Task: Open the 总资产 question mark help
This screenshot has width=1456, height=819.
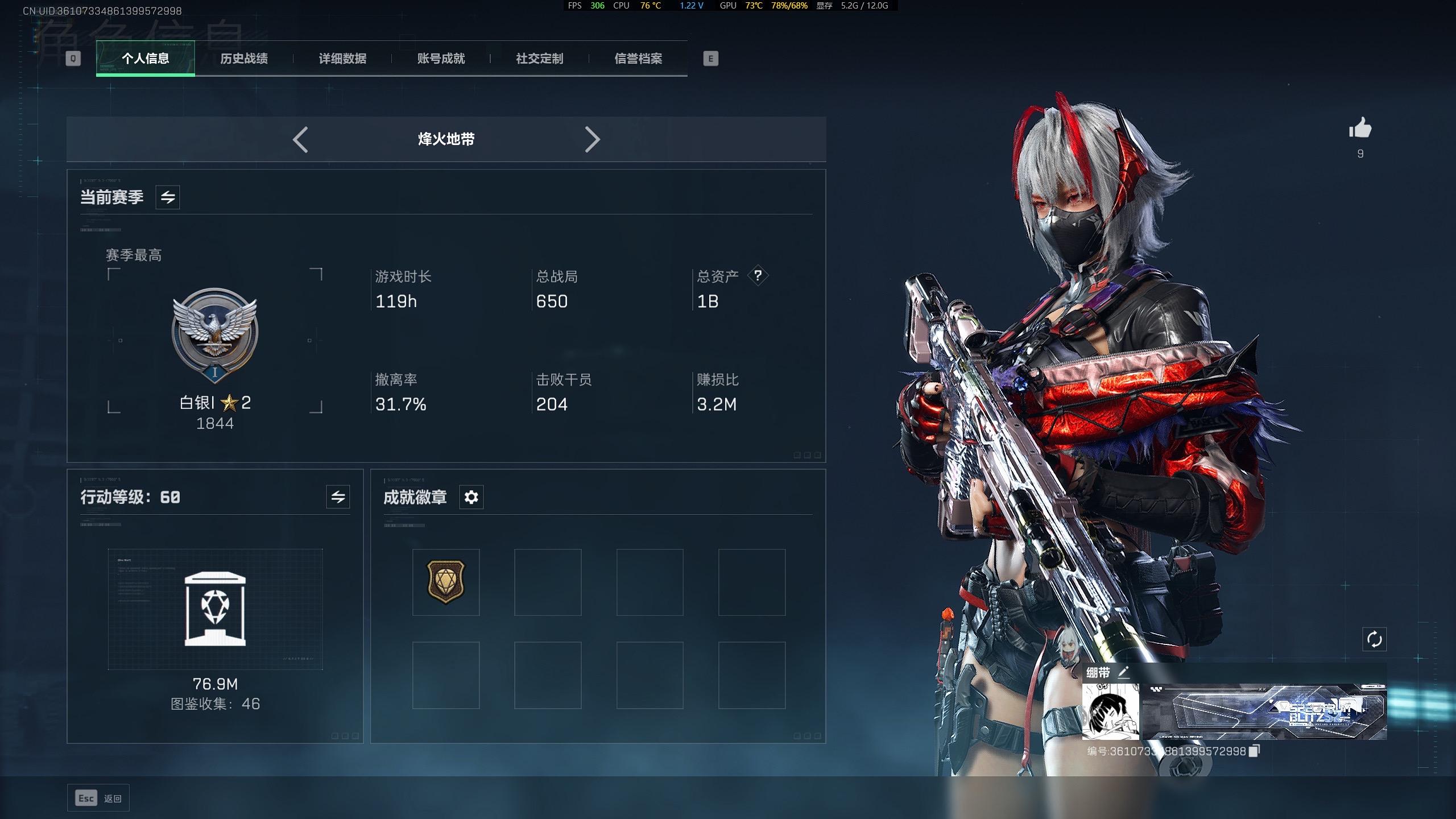Action: click(758, 276)
